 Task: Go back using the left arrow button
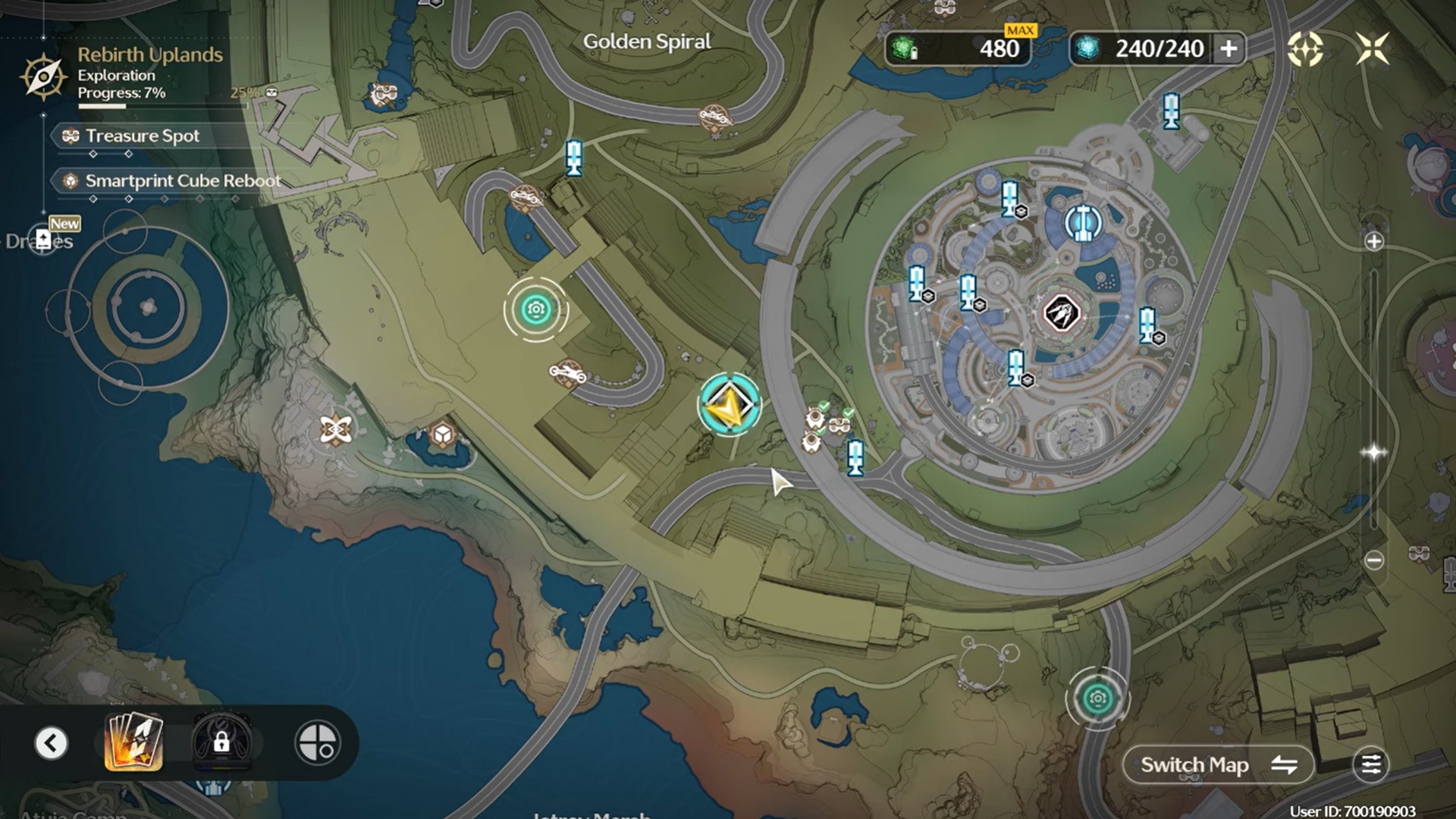pyautogui.click(x=52, y=743)
